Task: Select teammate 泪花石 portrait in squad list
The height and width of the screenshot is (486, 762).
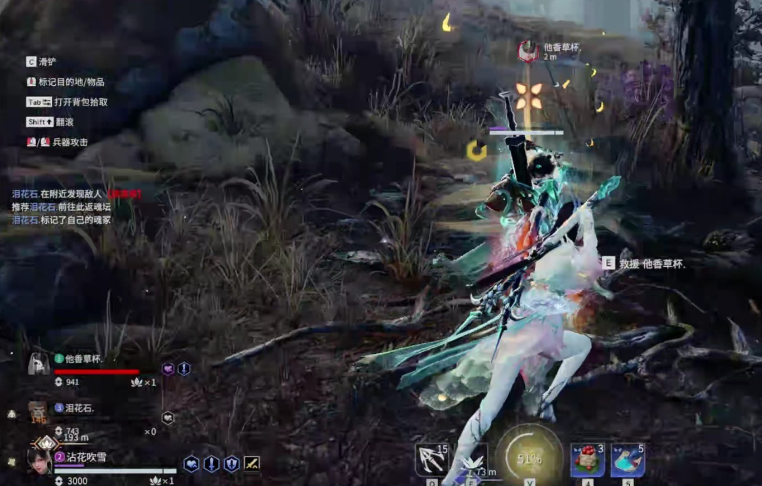Action: click(x=37, y=410)
